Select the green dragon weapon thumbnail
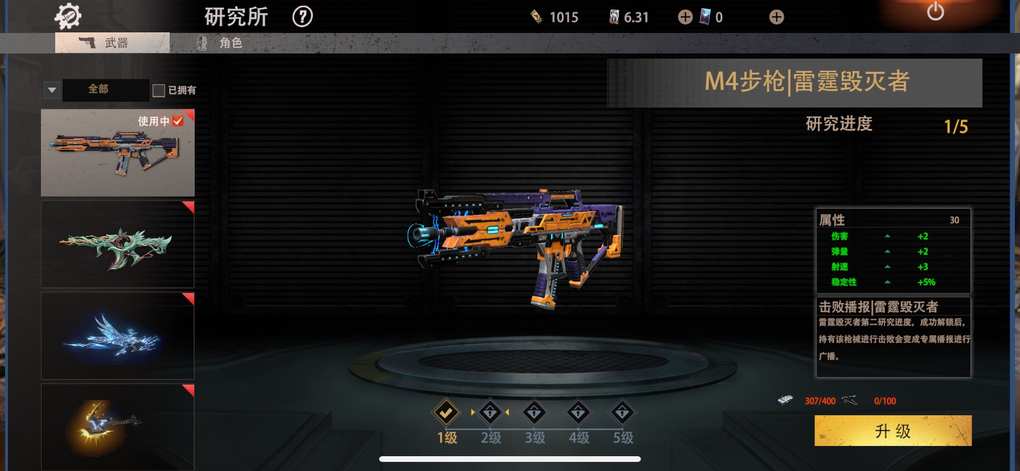 pos(117,244)
